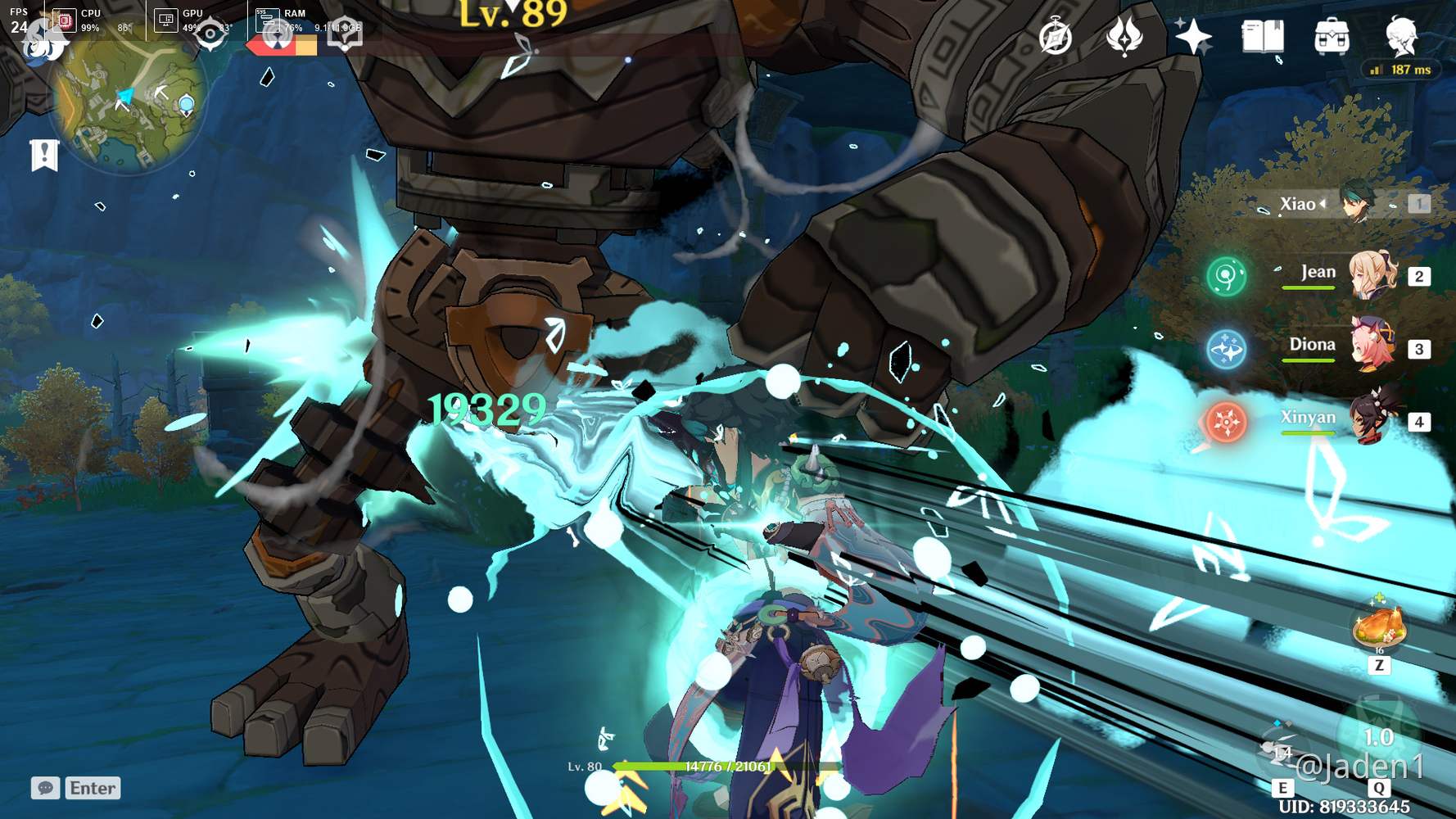Viewport: 1456px width, 819px height.
Task: Open the guide compass icon
Action: coord(1056,37)
